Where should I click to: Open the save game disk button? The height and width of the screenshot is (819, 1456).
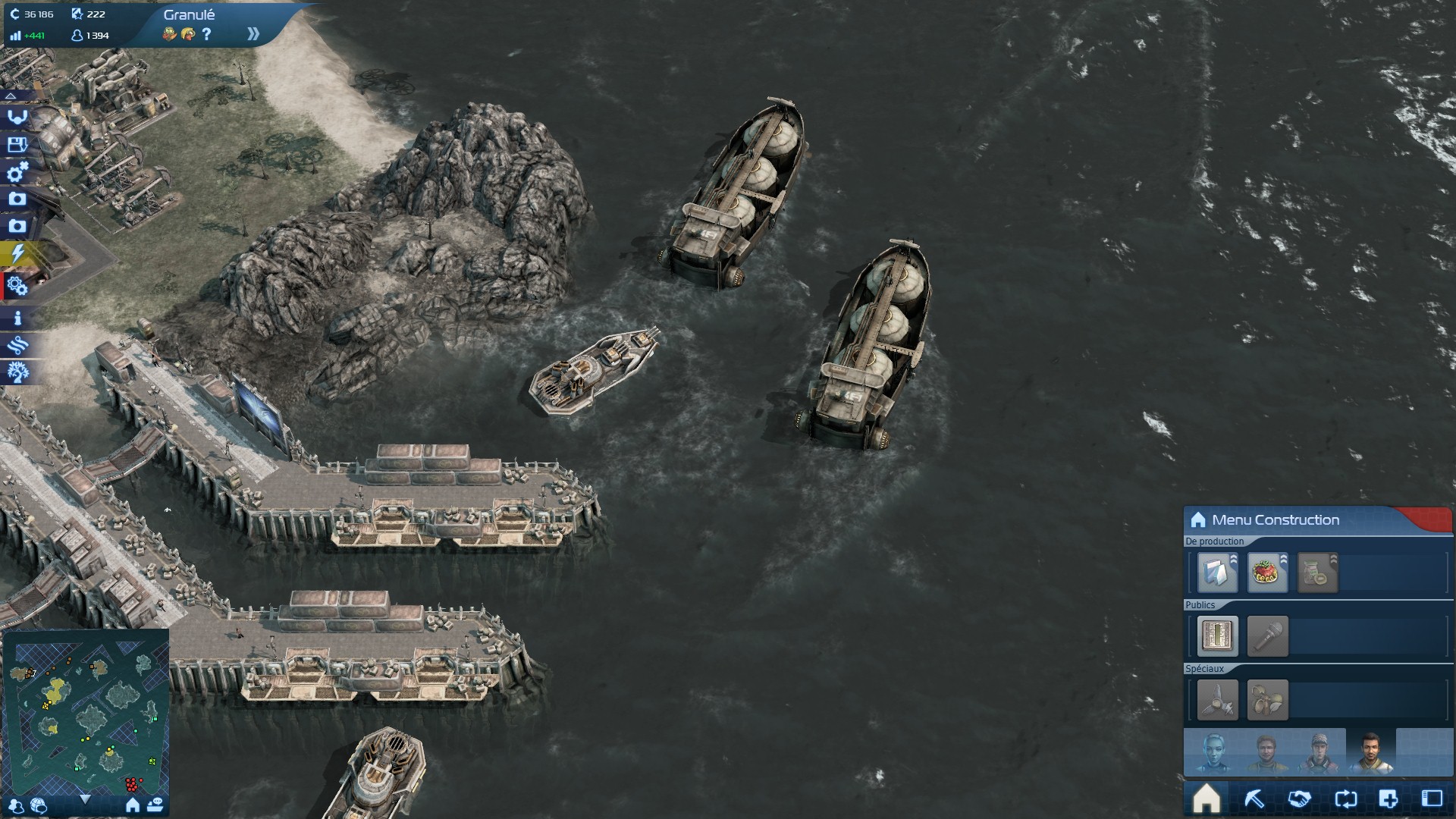(17, 144)
